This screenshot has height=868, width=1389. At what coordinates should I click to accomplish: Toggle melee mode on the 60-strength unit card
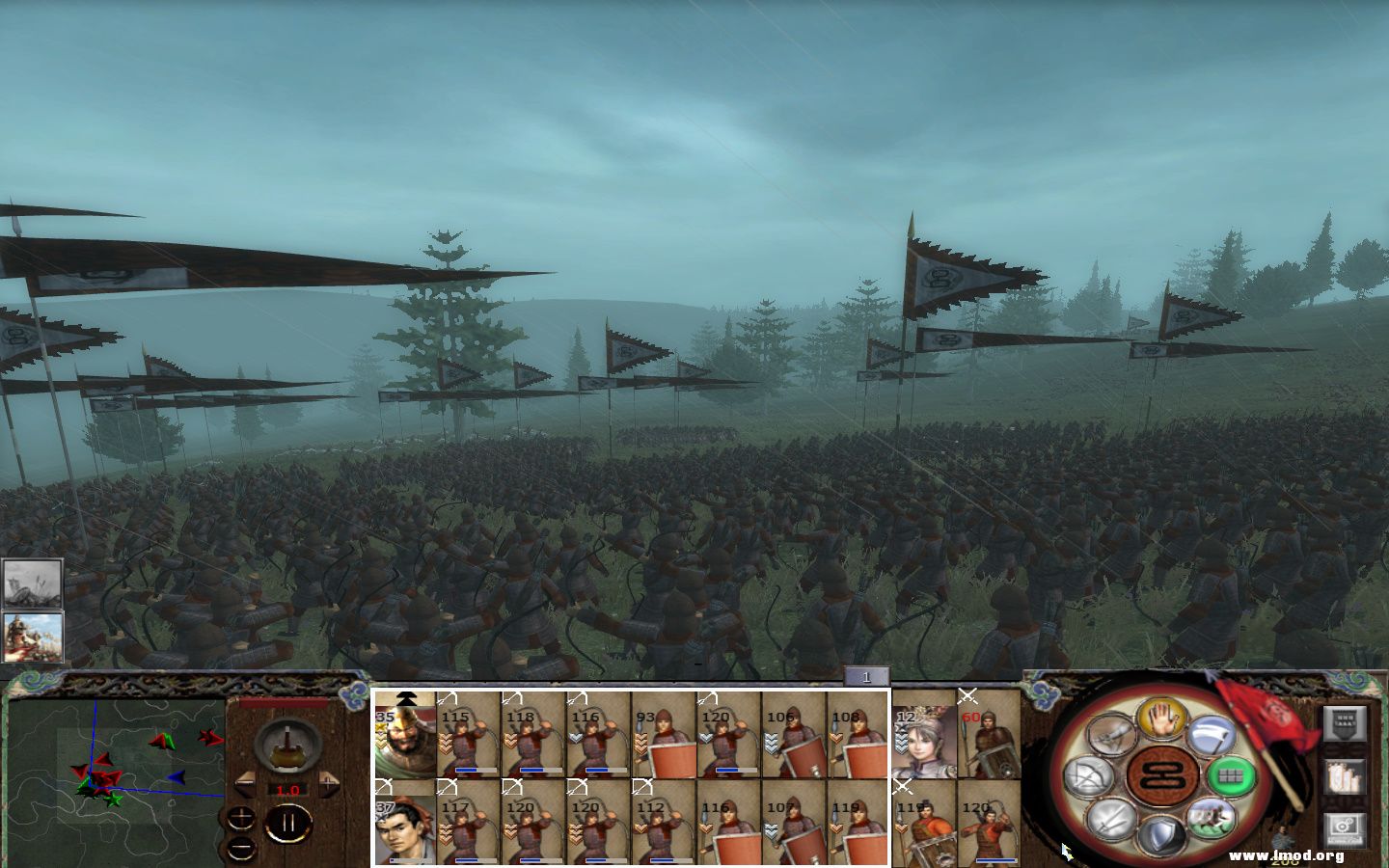pyautogui.click(x=968, y=695)
